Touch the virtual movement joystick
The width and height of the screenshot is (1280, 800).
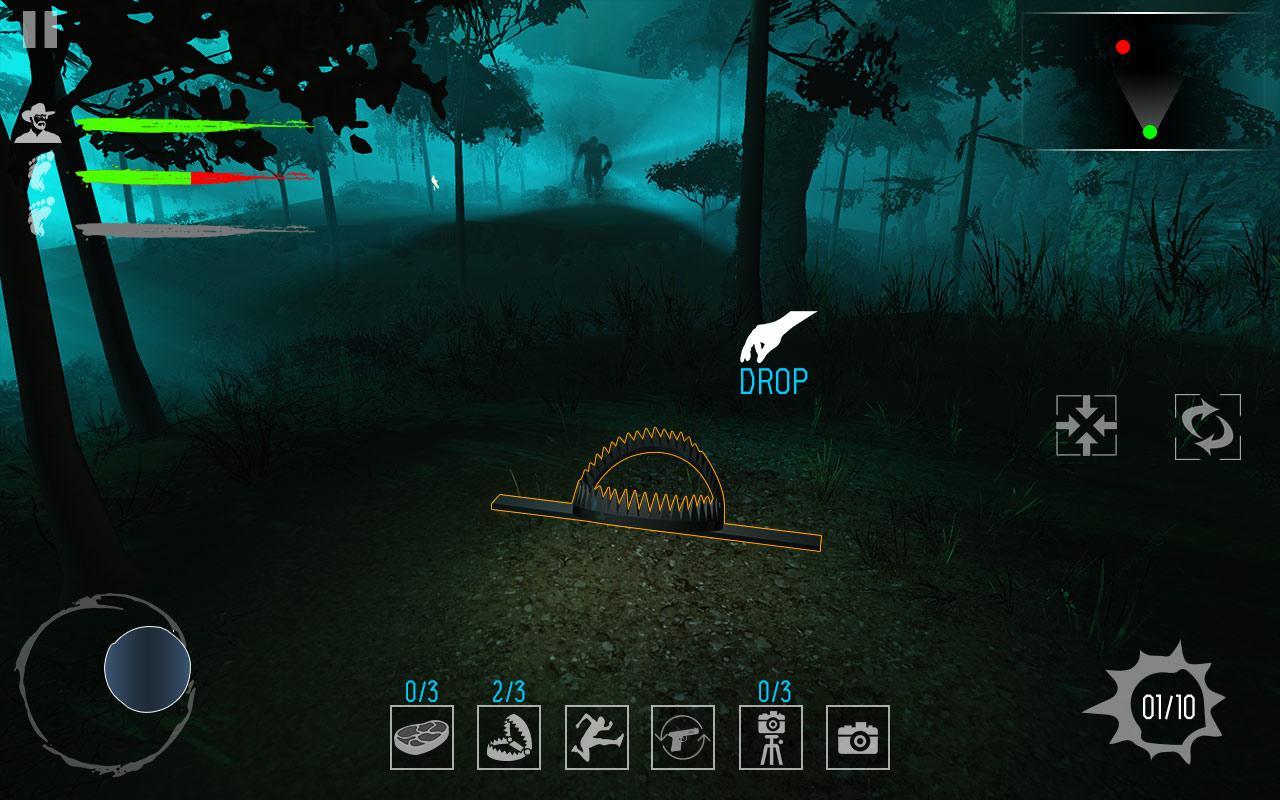pyautogui.click(x=147, y=669)
